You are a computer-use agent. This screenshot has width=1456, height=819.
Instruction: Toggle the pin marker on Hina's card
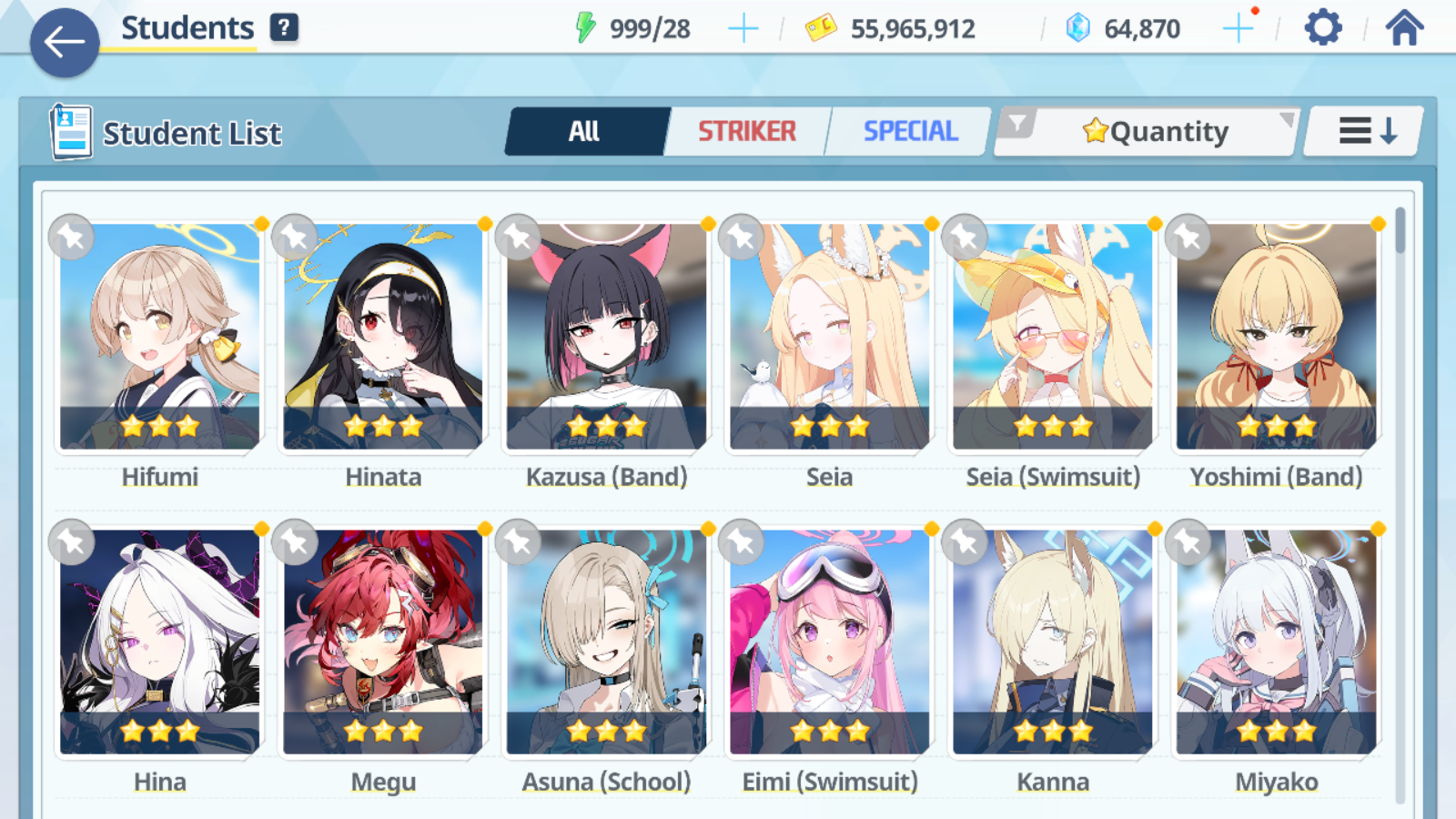[x=71, y=541]
